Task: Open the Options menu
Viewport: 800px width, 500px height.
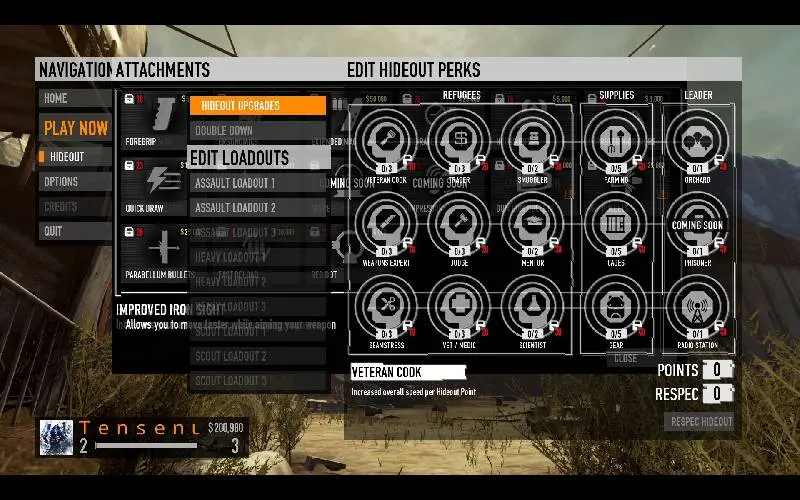Action: click(x=75, y=182)
